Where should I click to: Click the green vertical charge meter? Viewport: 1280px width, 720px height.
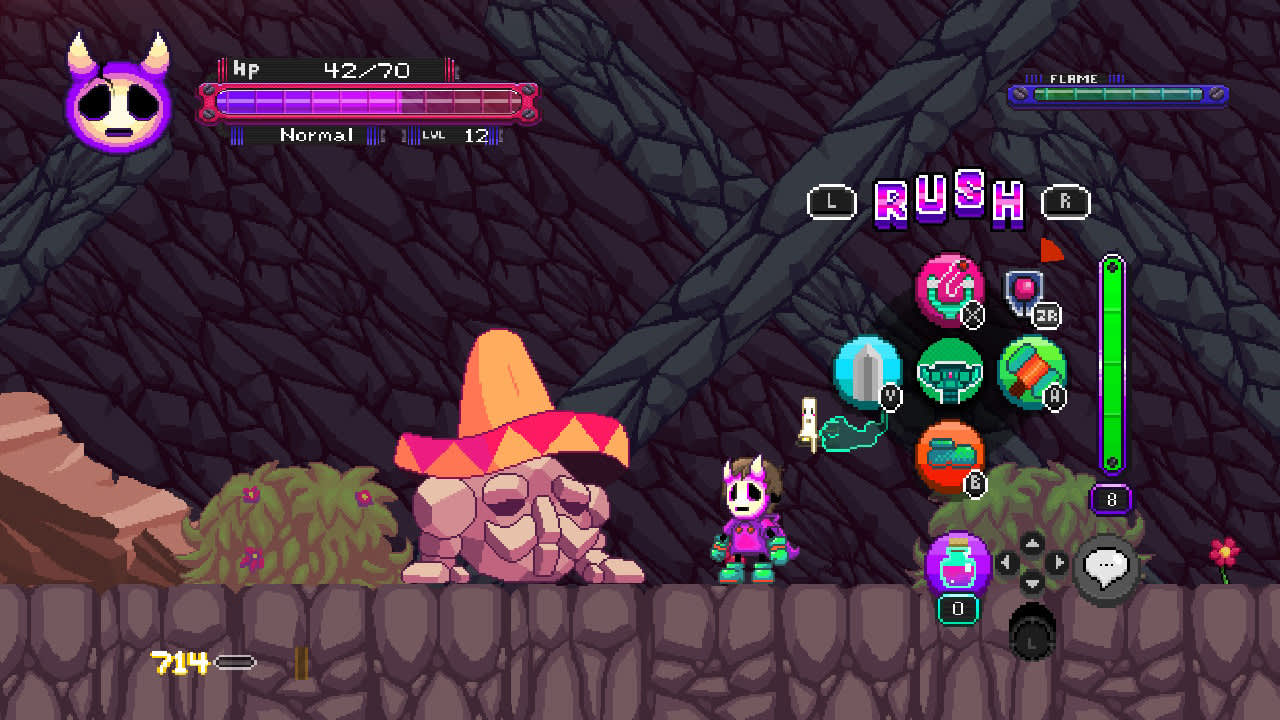[x=1110, y=365]
